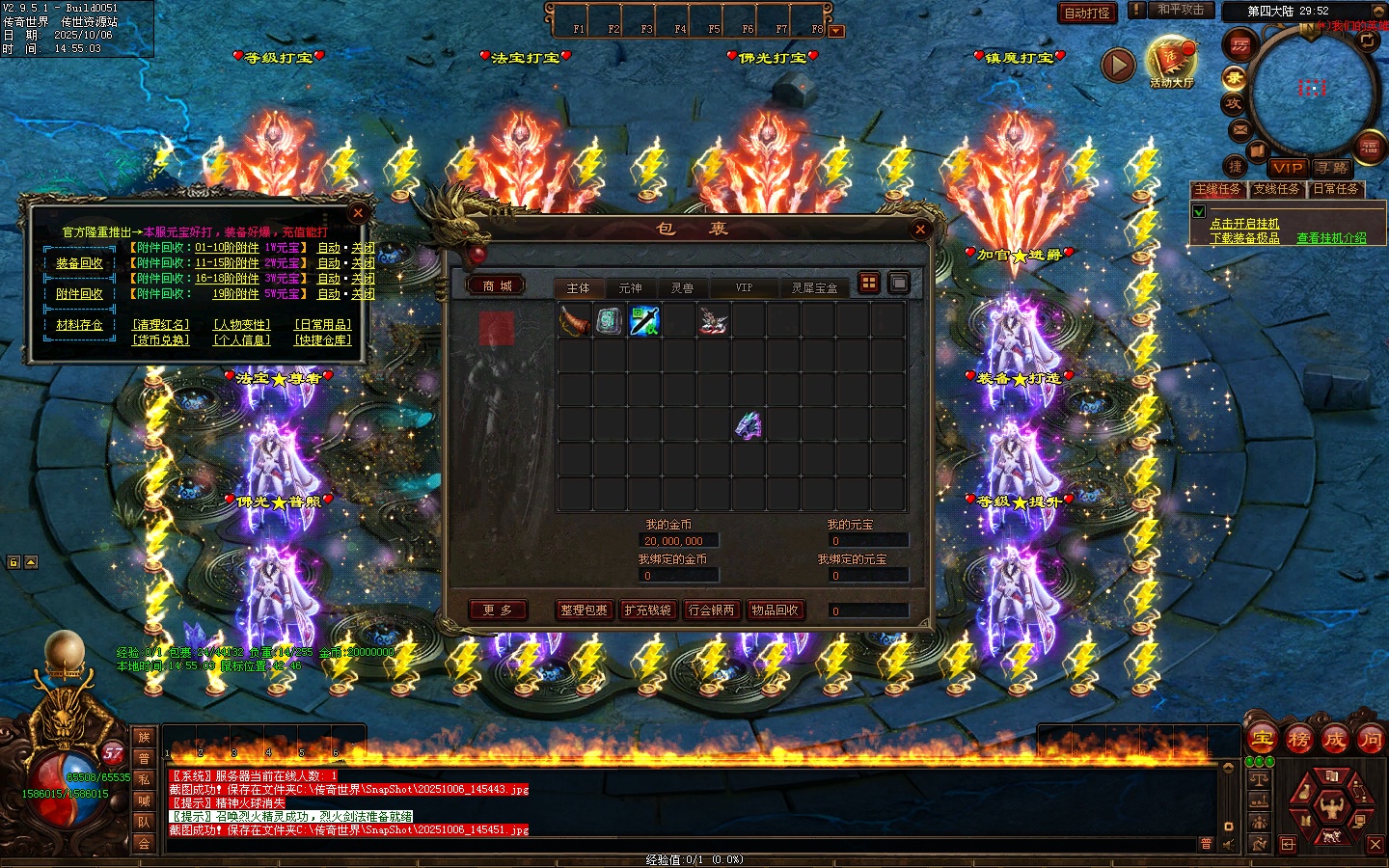The width and height of the screenshot is (1389, 868).
Task: Toggle the 自动打怪 auto-fight button
Action: pos(1087,14)
